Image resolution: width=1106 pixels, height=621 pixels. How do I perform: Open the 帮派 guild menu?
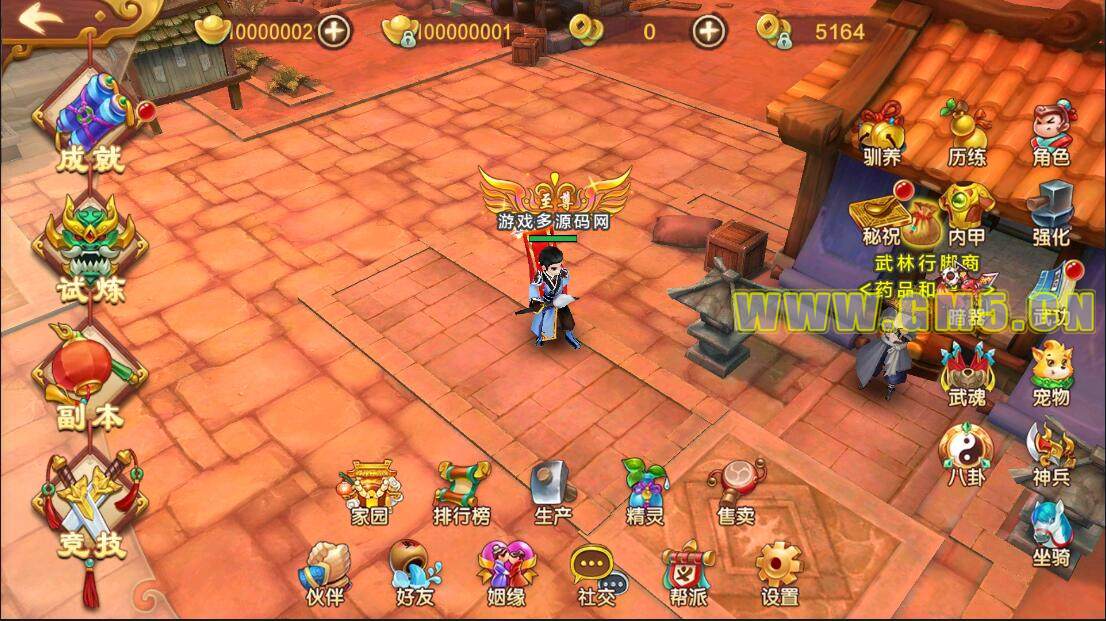[x=688, y=573]
